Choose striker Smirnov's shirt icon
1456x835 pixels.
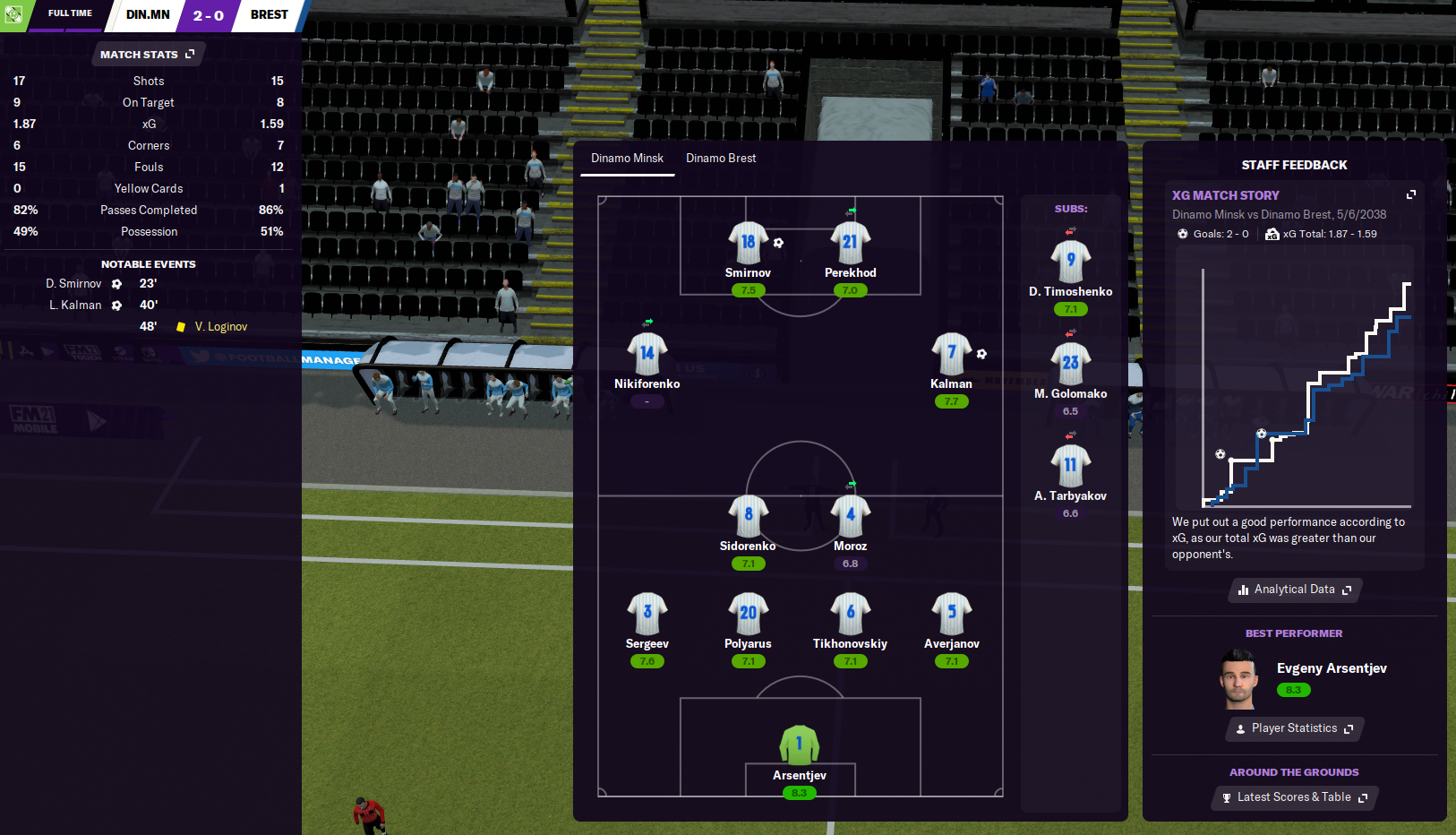[748, 243]
